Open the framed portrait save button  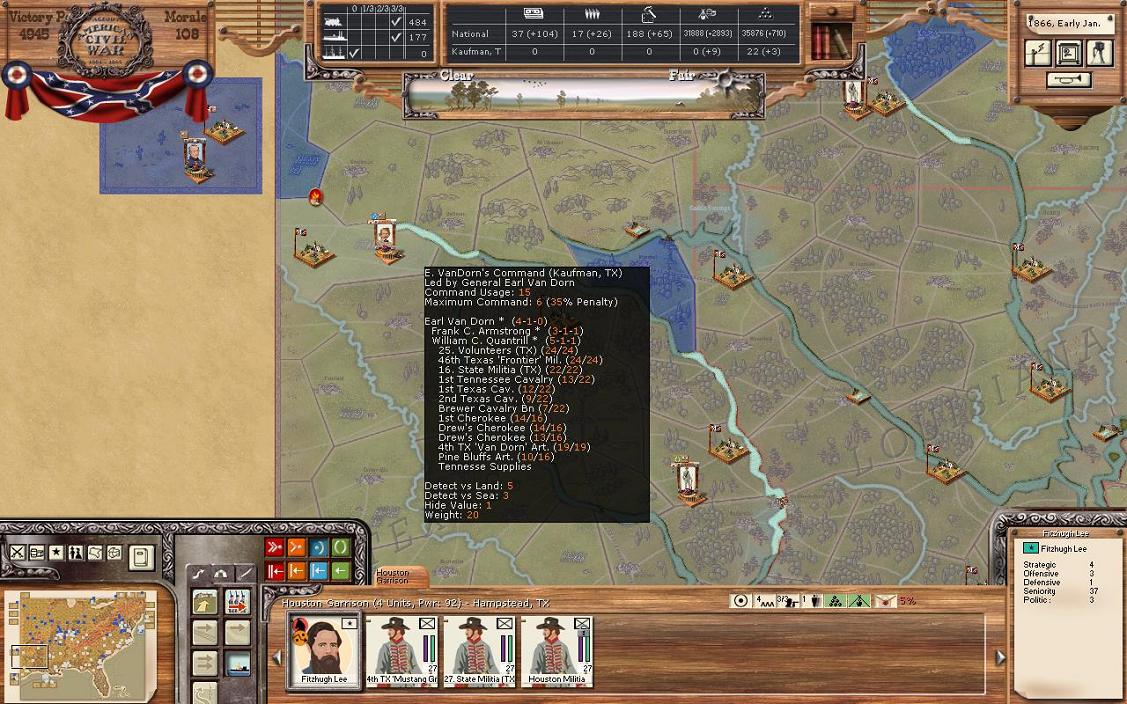point(1069,53)
